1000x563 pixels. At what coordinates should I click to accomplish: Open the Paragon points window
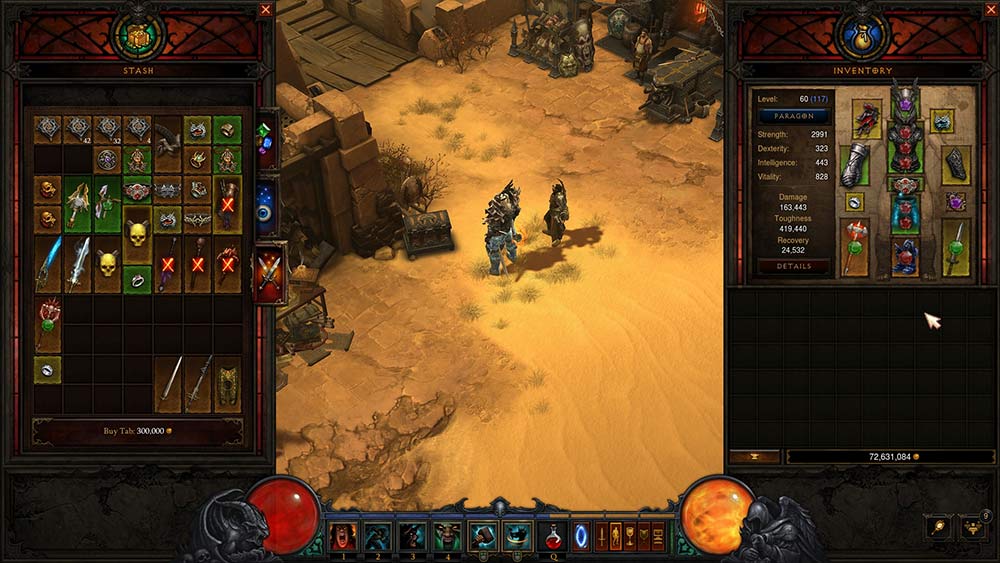(x=794, y=117)
